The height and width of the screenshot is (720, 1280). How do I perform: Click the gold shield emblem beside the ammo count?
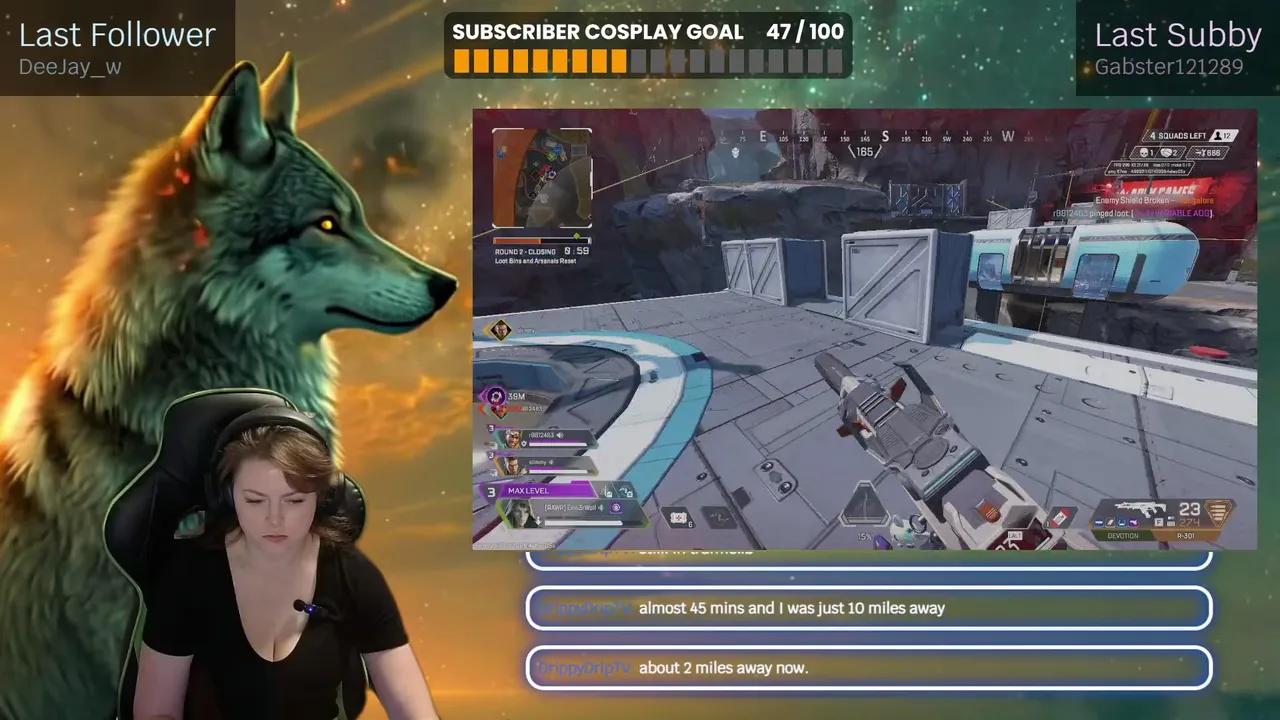pyautogui.click(x=1216, y=513)
